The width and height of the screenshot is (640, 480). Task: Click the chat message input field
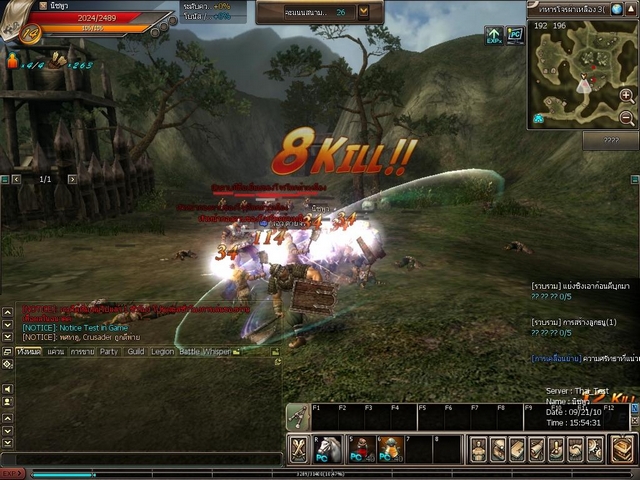[x=140, y=458]
